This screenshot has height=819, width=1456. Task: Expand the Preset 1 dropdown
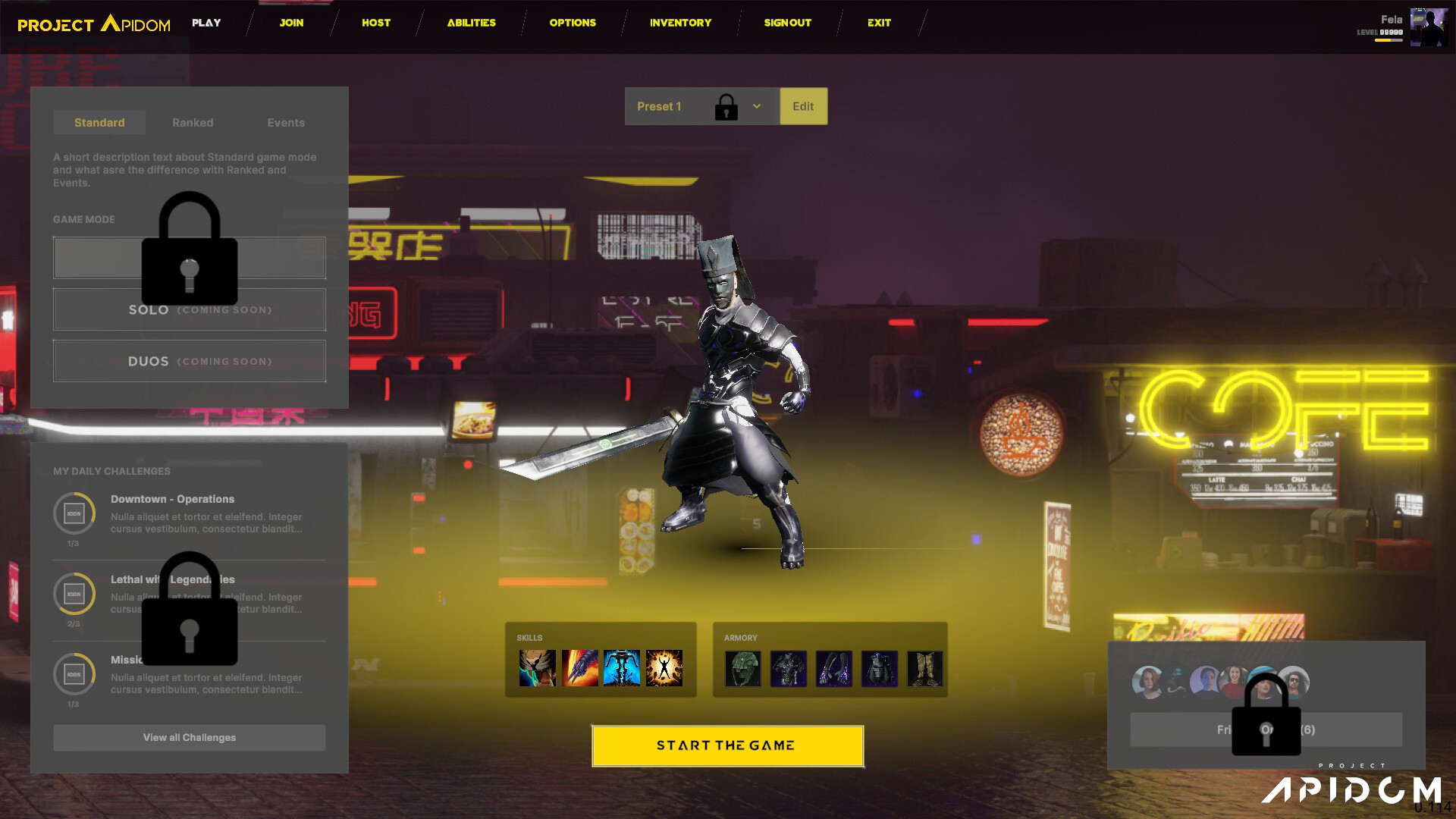755,106
